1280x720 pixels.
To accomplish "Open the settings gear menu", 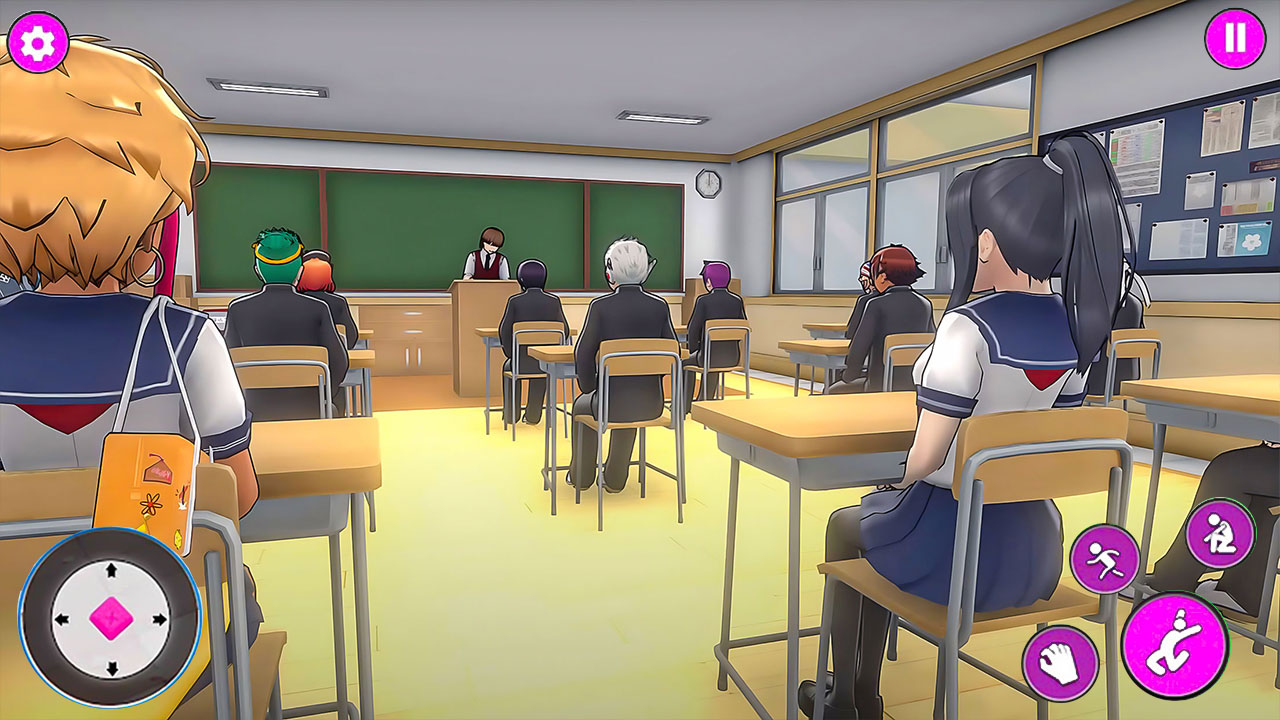I will pyautogui.click(x=40, y=42).
